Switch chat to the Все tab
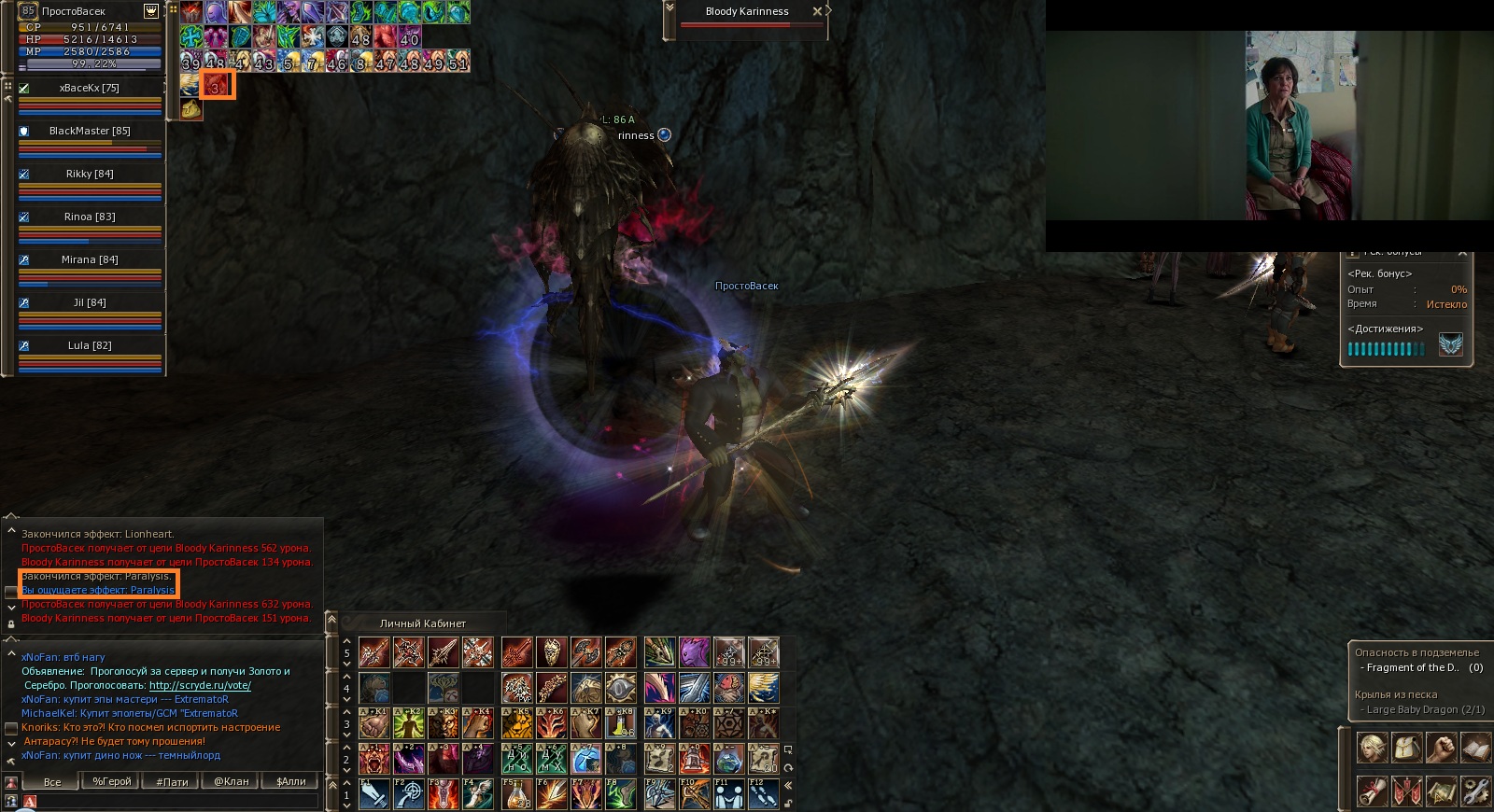 (x=52, y=782)
